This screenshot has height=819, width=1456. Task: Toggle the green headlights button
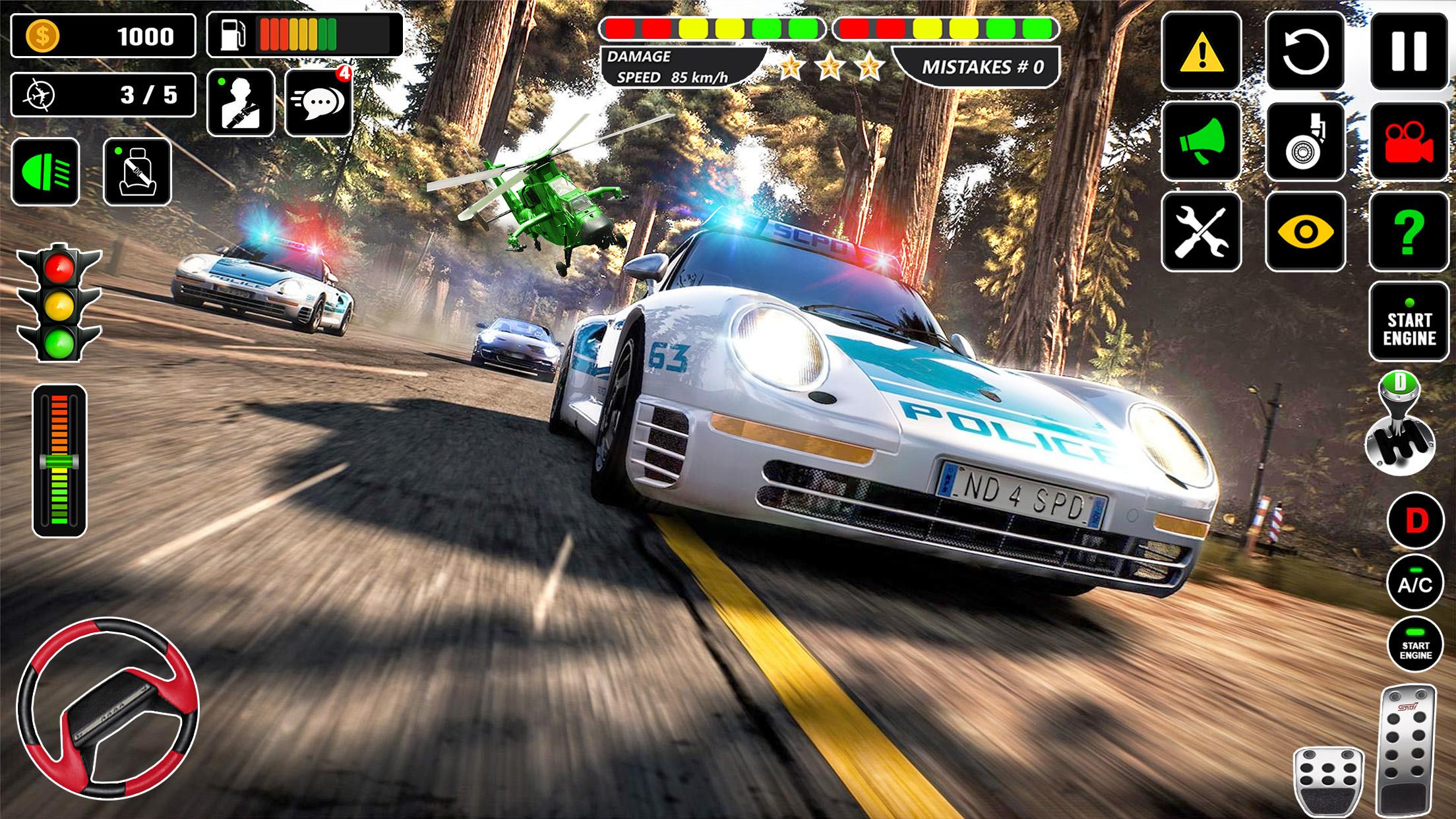click(45, 172)
